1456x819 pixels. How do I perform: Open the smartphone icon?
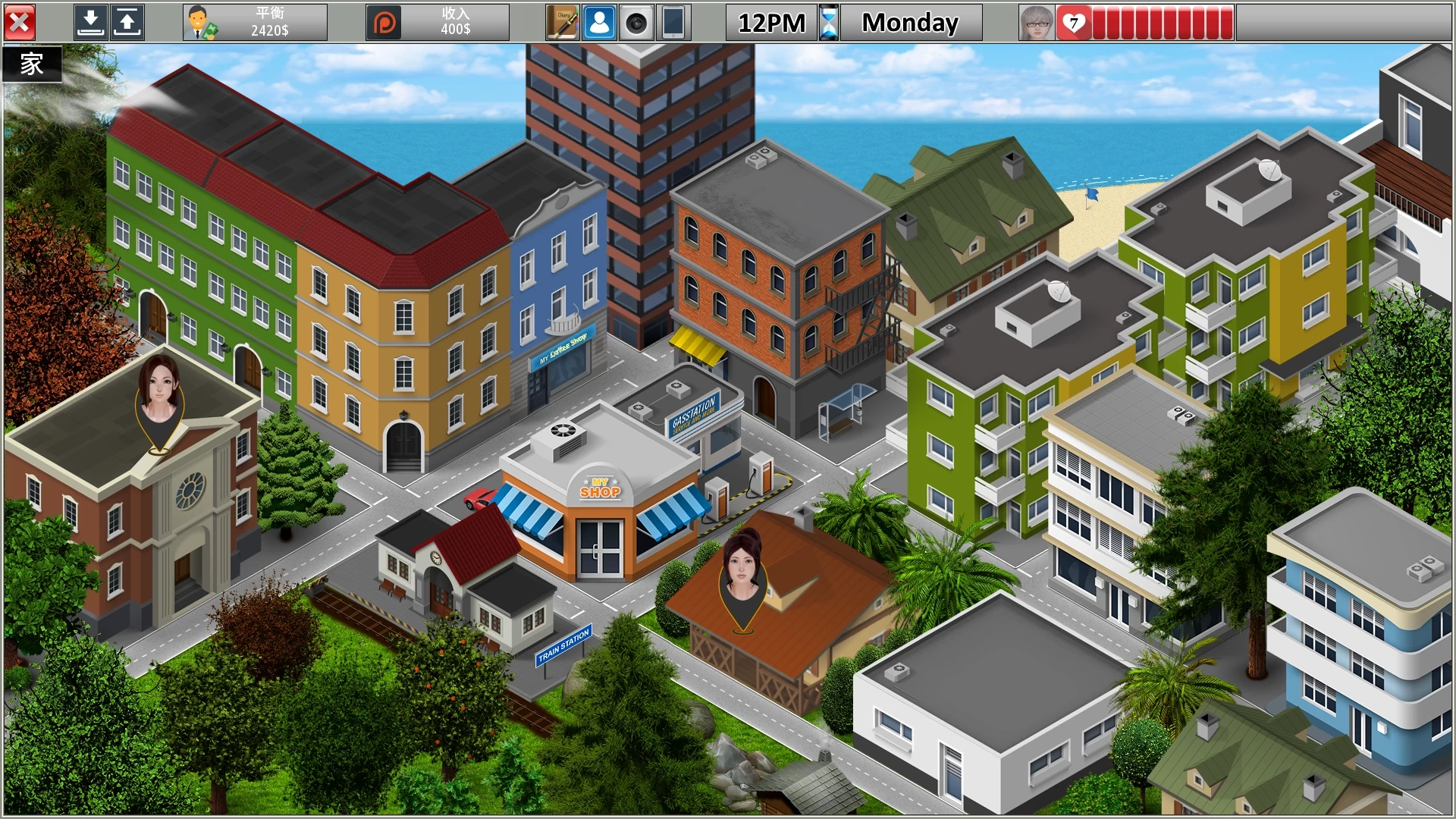[x=673, y=23]
